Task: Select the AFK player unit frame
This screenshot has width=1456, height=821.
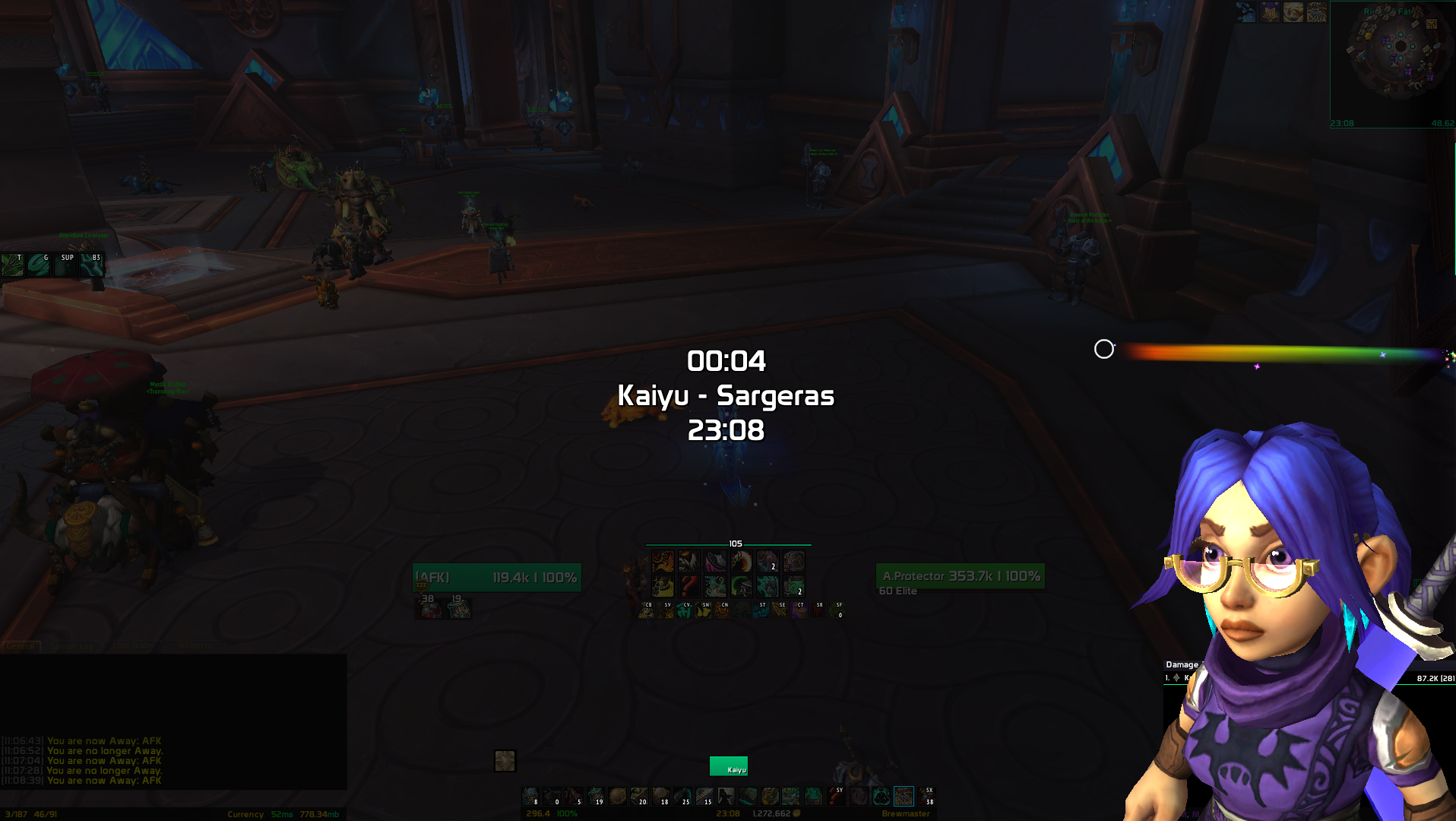Action: point(497,578)
